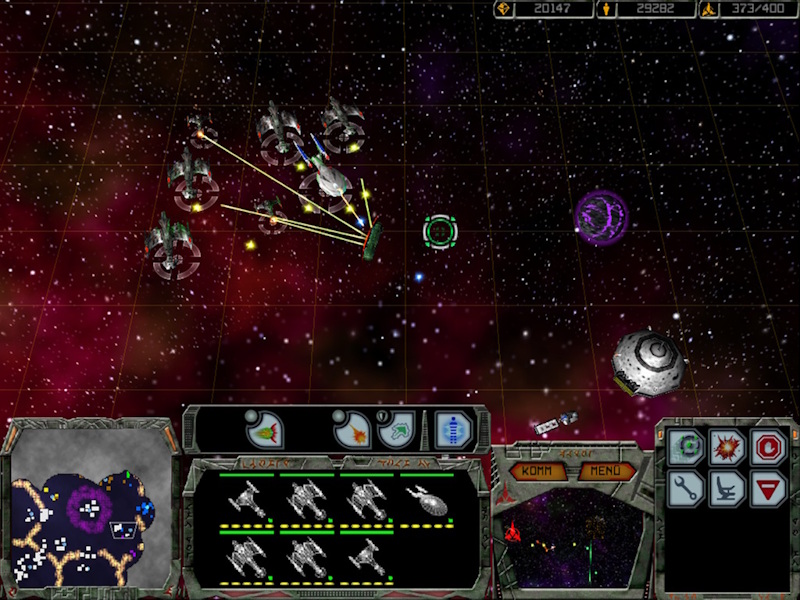Open the MENÜ button
Screen dimensions: 800x600
point(606,471)
